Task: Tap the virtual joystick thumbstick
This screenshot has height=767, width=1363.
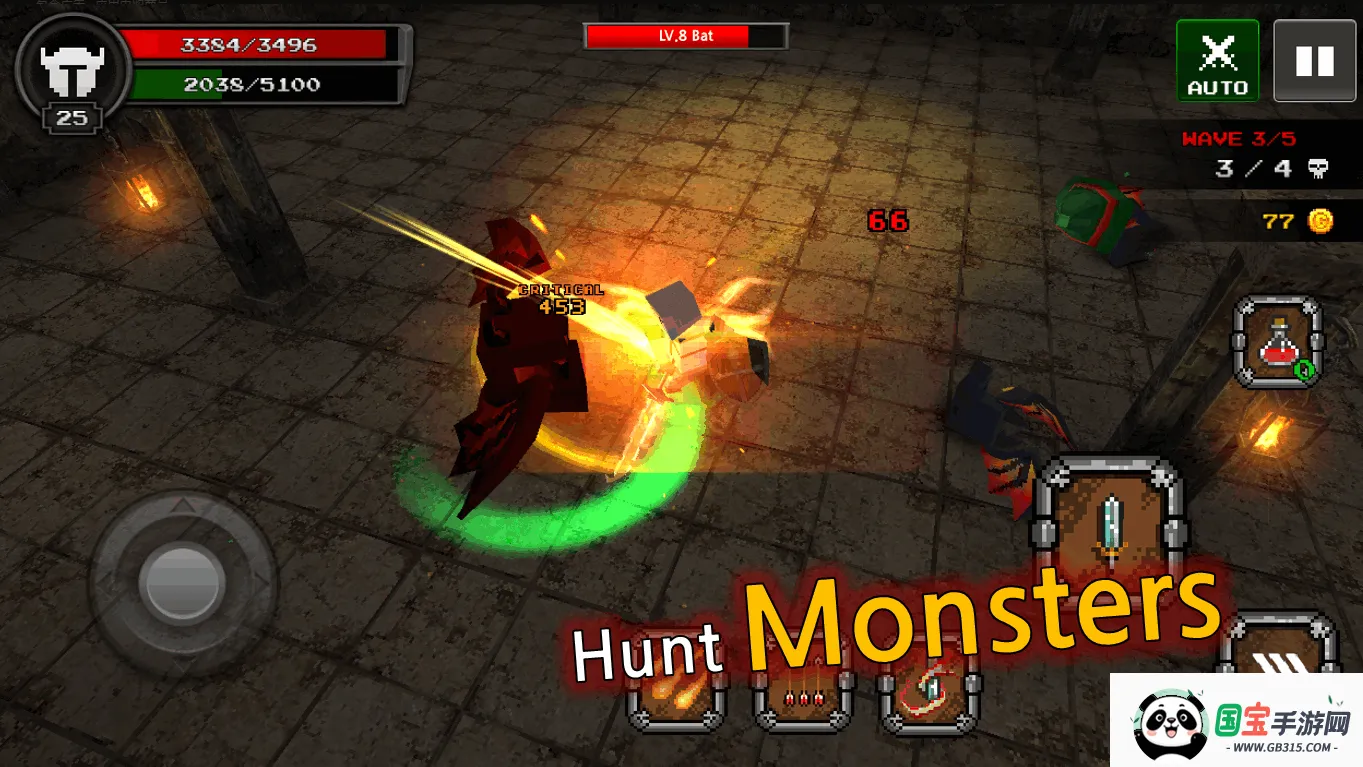Action: coord(183,582)
